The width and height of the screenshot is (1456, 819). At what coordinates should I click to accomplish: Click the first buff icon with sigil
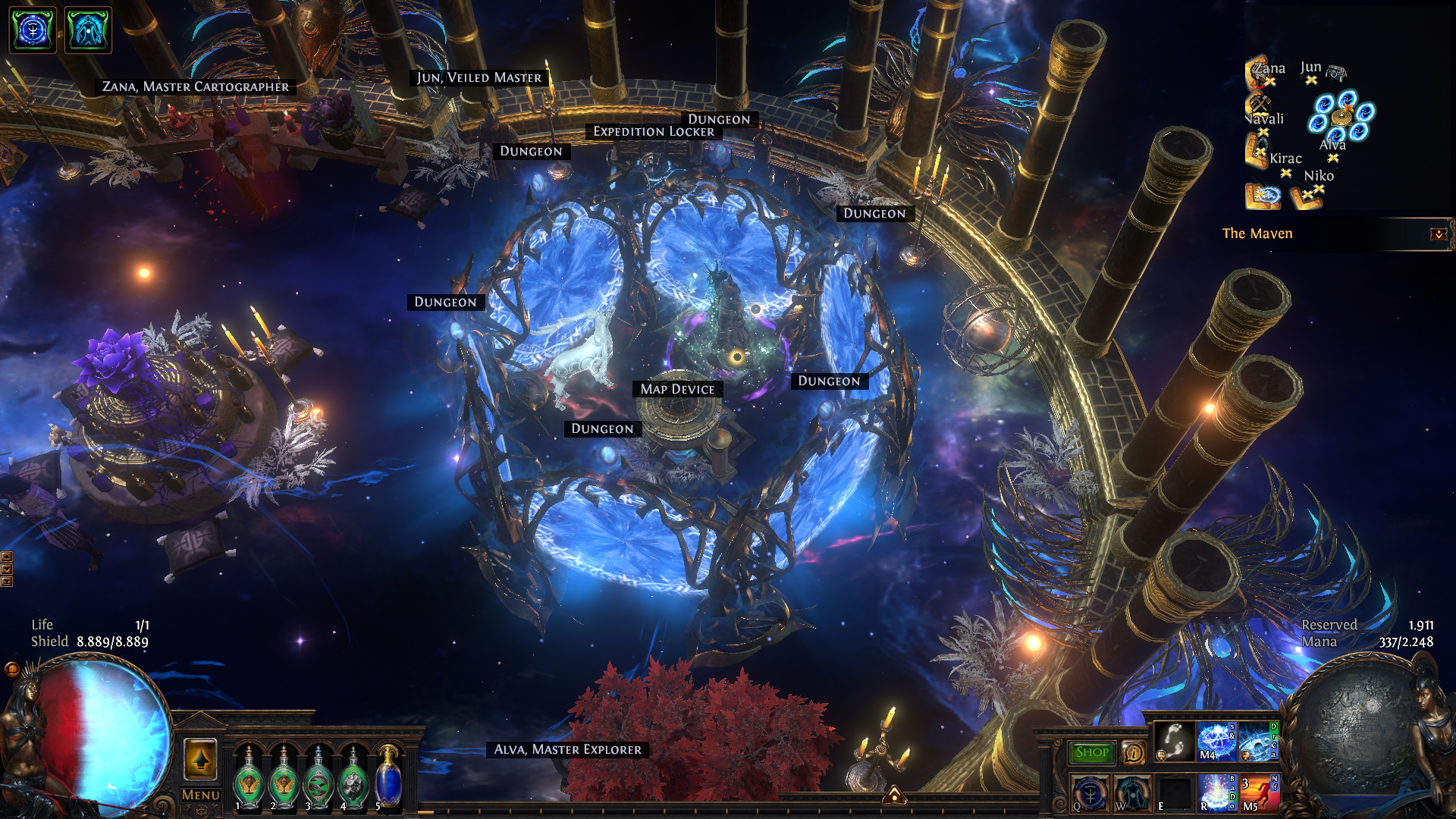click(33, 30)
